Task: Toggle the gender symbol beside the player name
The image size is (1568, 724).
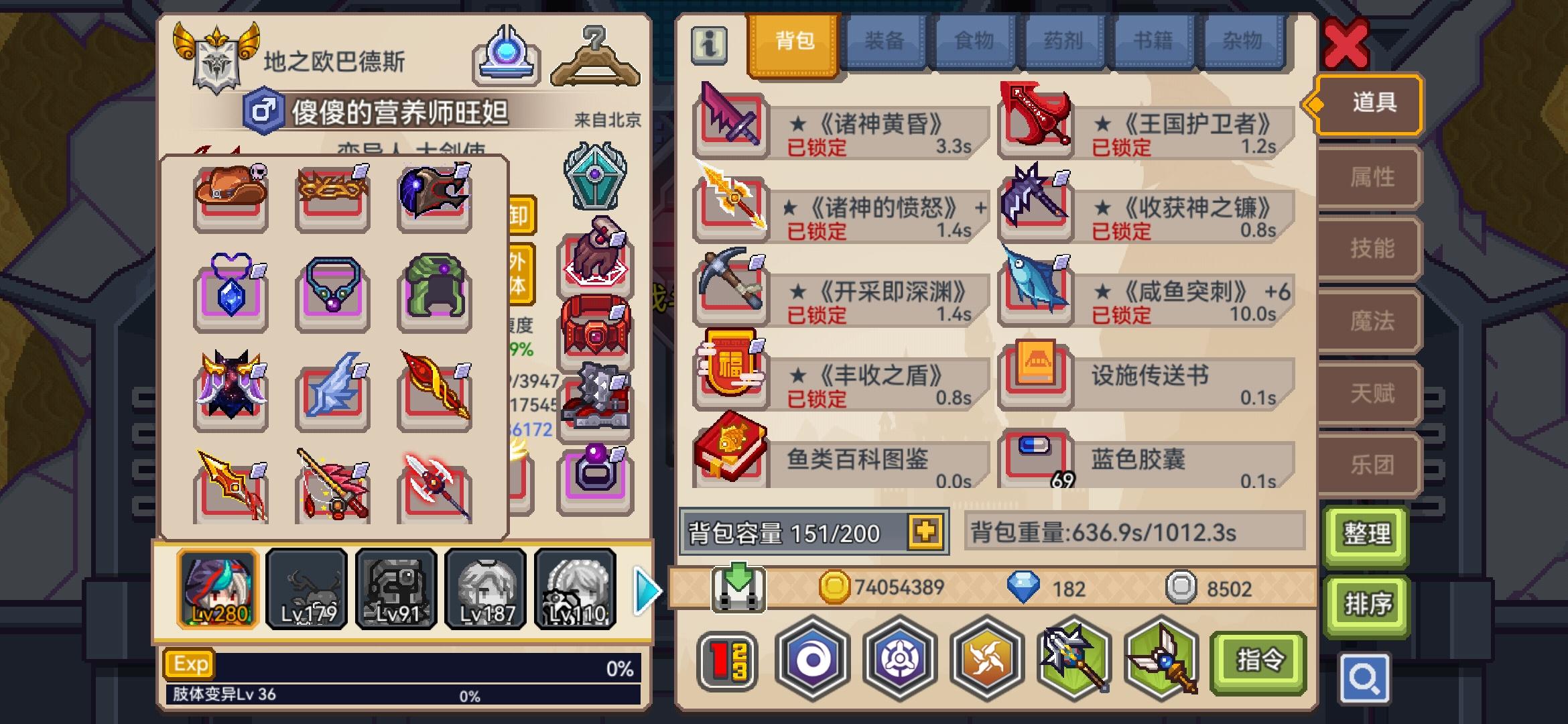Action: click(x=263, y=109)
